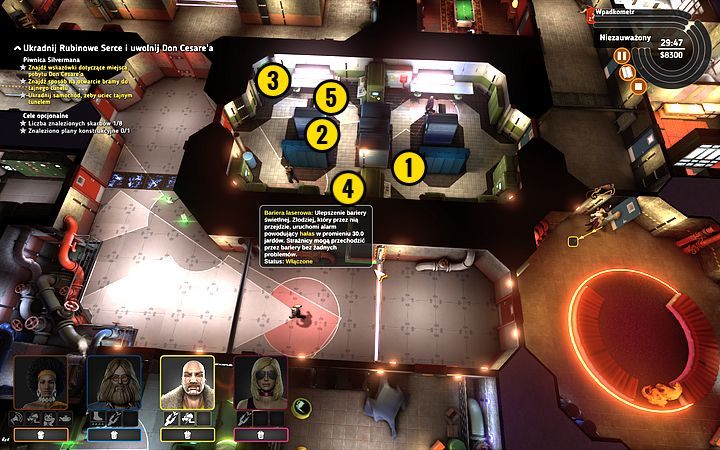Screen dimensions: 720x450
Task: Choose the bald man in fur coat portrait
Action: click(187, 383)
